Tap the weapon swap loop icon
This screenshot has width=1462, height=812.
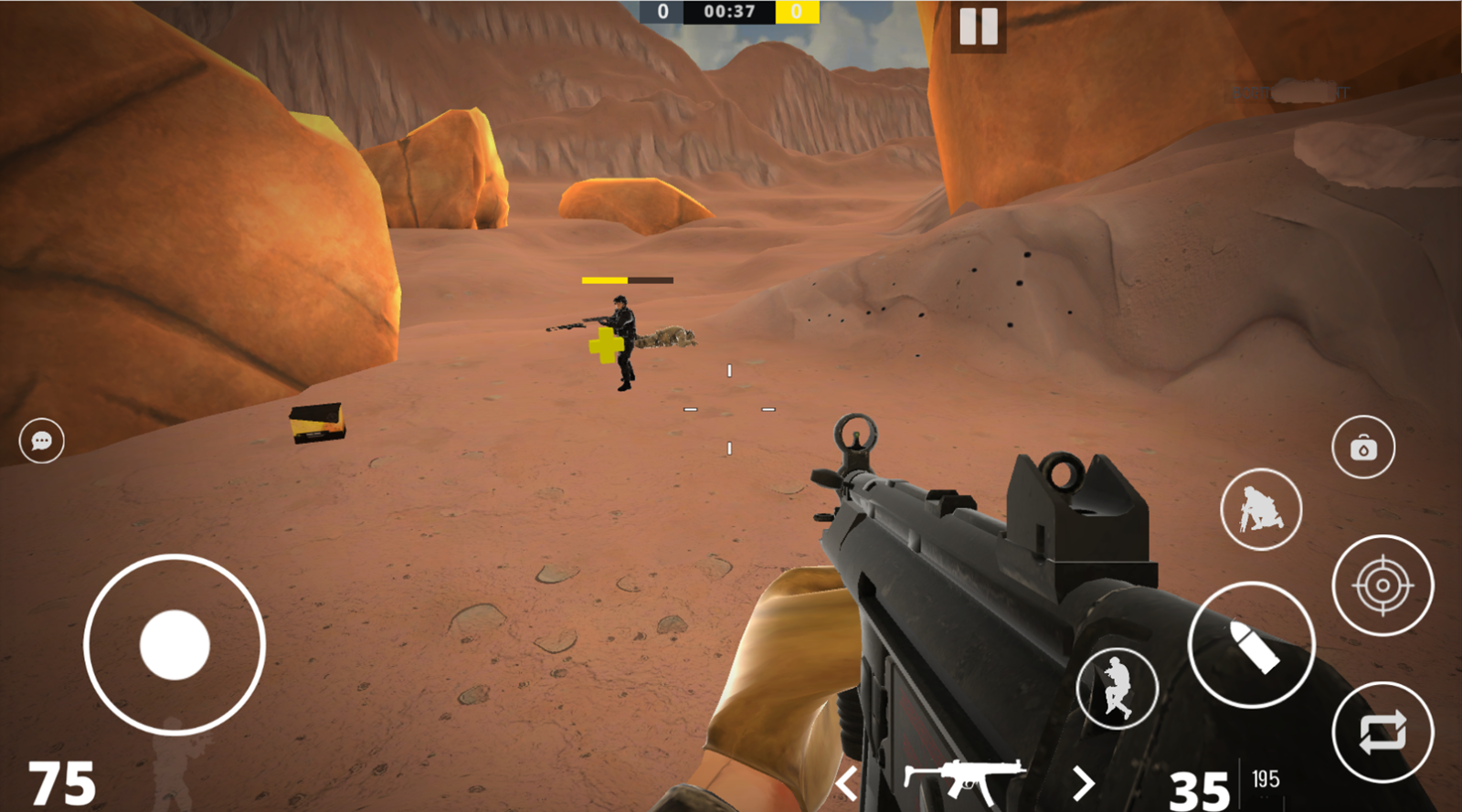(x=1385, y=733)
